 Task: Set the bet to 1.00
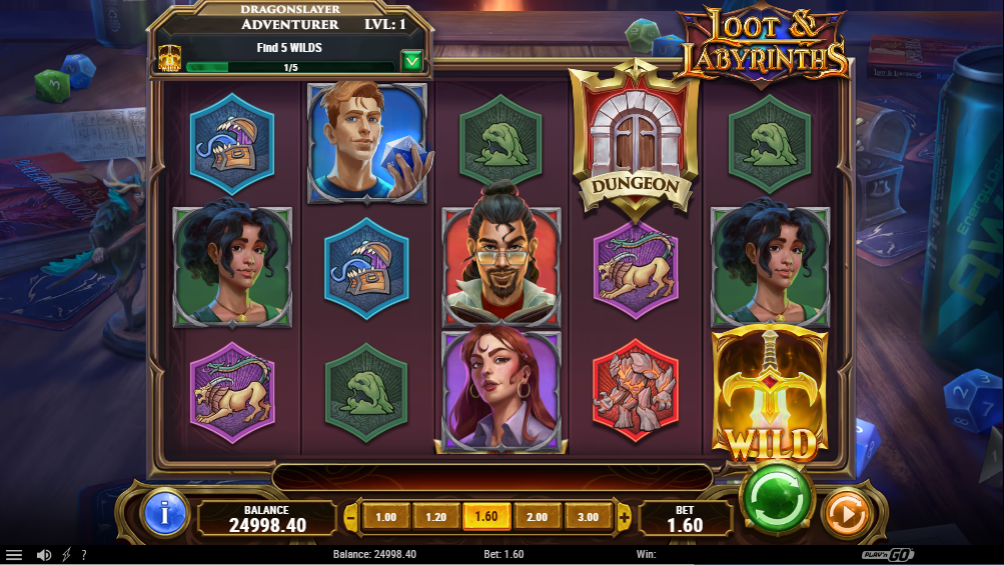[x=386, y=517]
